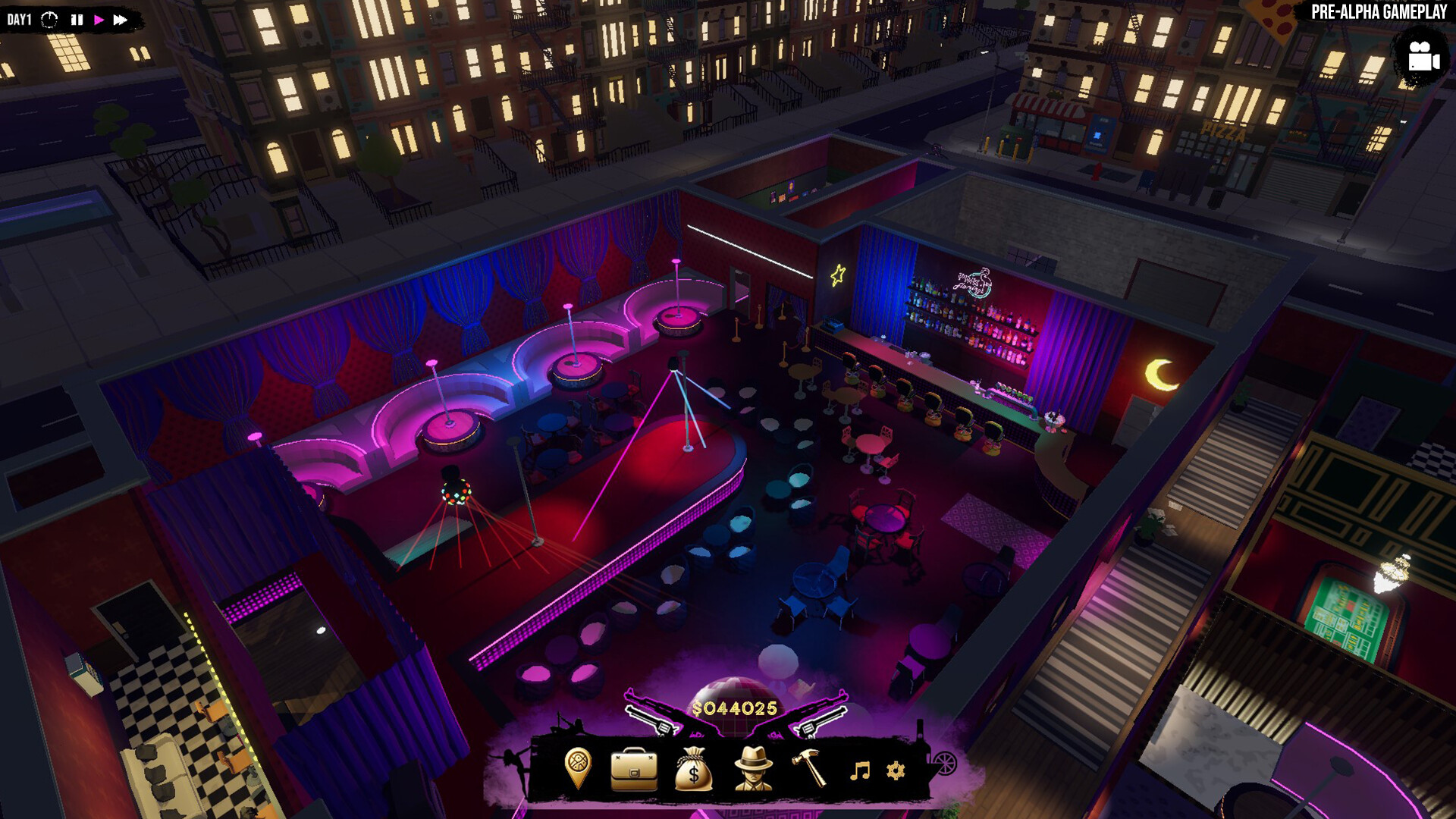Enable fast-forward game speed
The image size is (1456, 819).
(121, 20)
